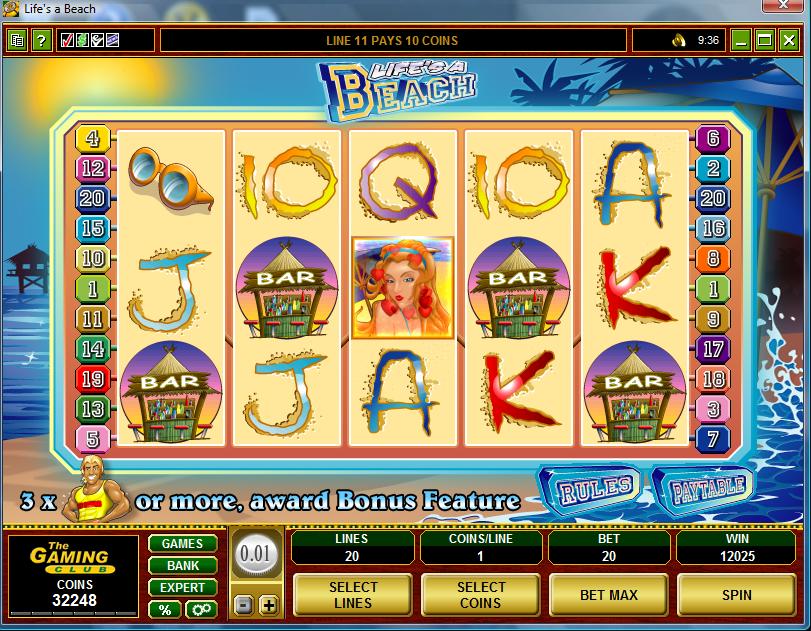The image size is (811, 631).
Task: Spin the slot reels
Action: click(x=737, y=595)
